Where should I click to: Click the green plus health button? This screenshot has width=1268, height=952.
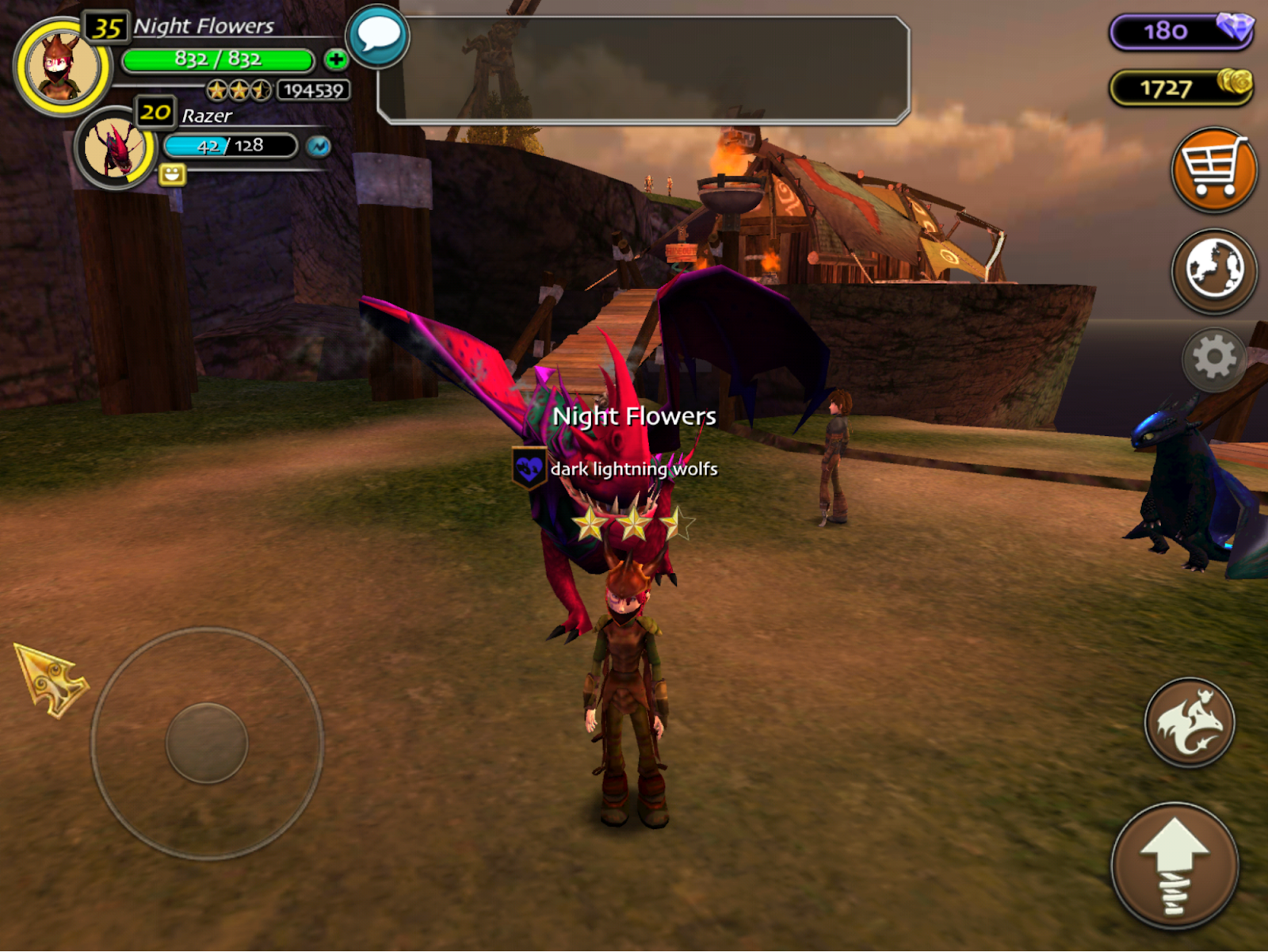[336, 59]
